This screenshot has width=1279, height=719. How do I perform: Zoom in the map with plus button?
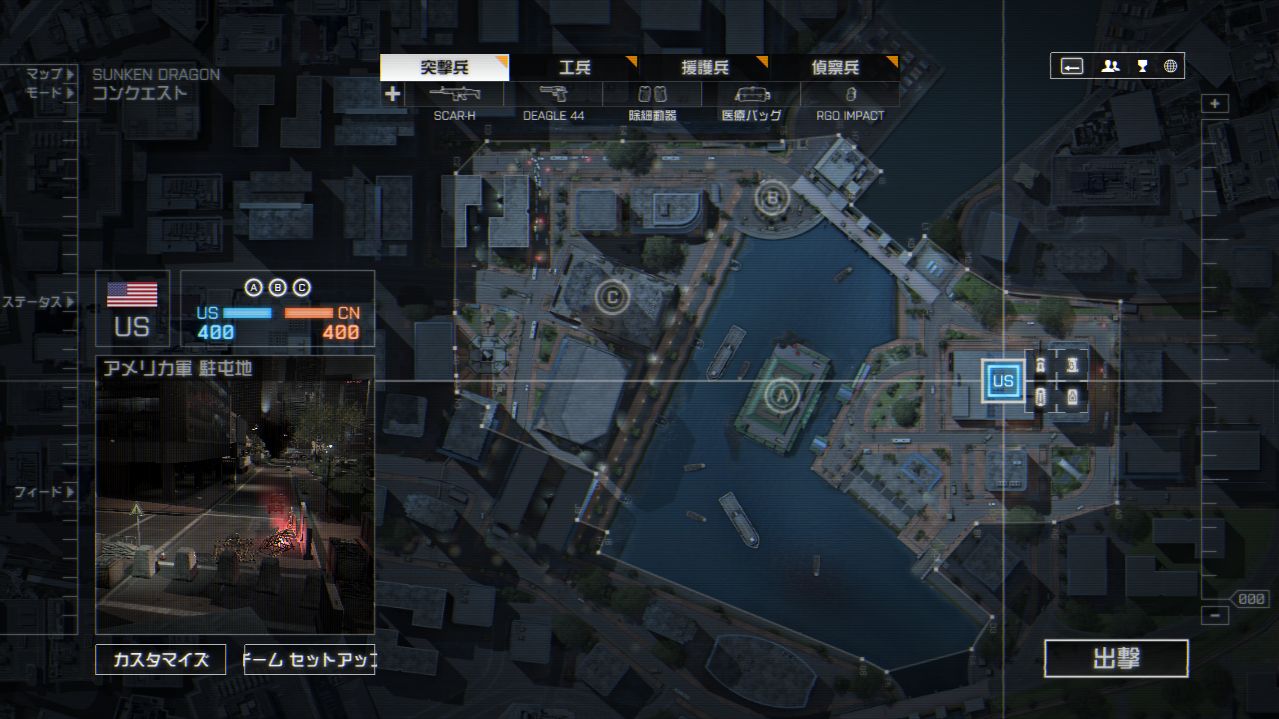point(1215,104)
